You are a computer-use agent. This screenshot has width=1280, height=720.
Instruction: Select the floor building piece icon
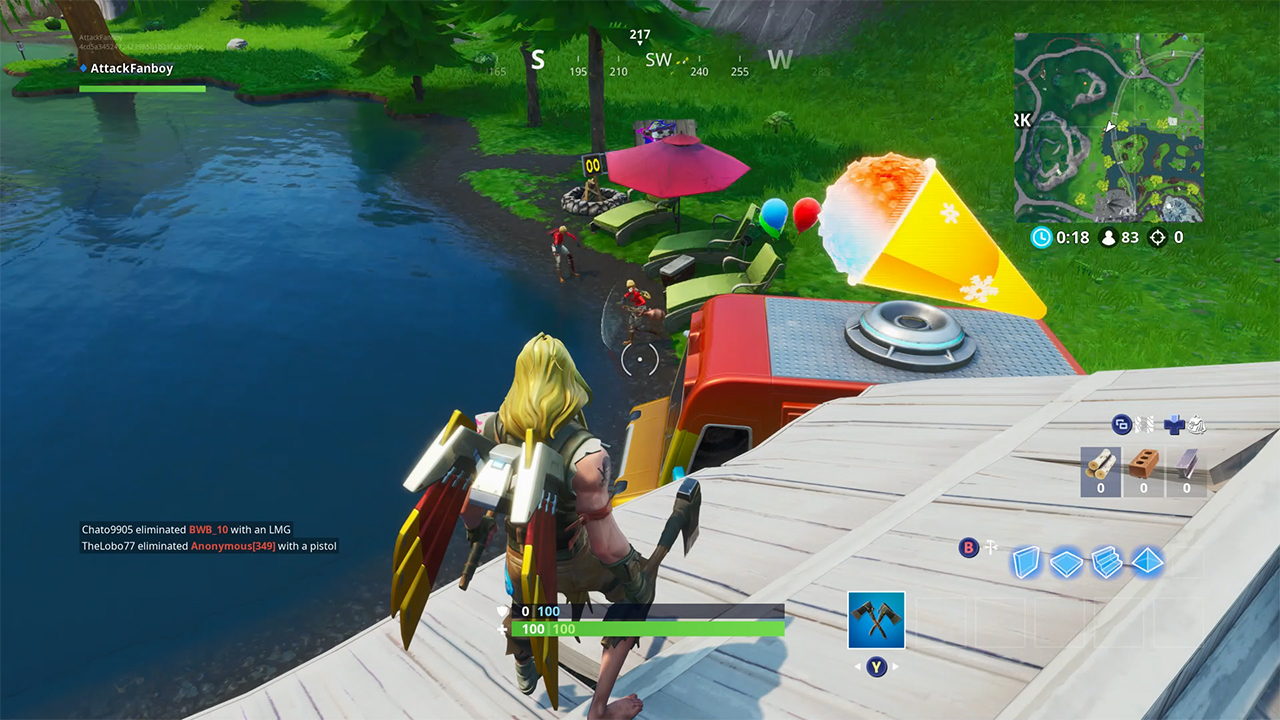[x=1065, y=562]
